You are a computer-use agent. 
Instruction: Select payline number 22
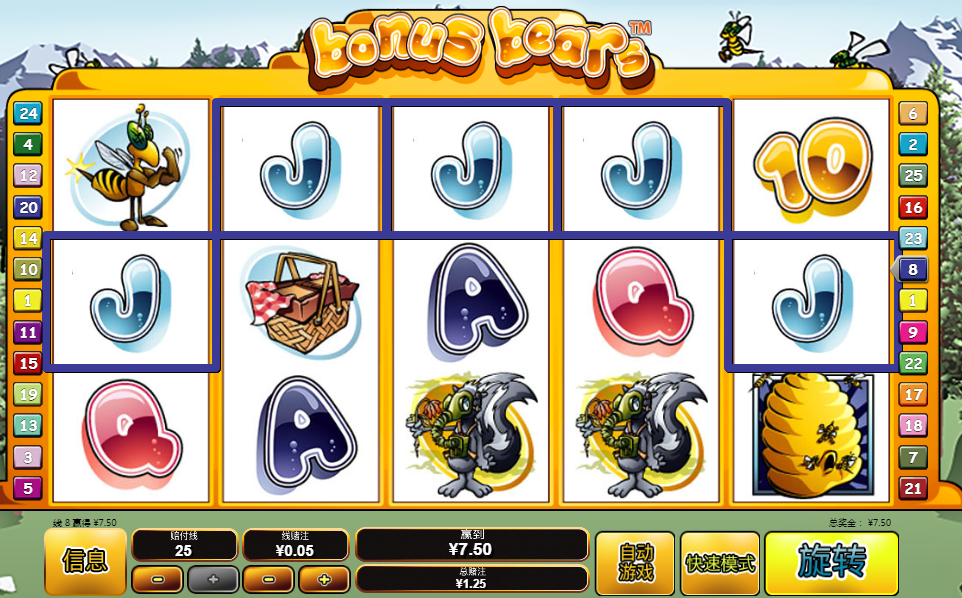pos(912,363)
